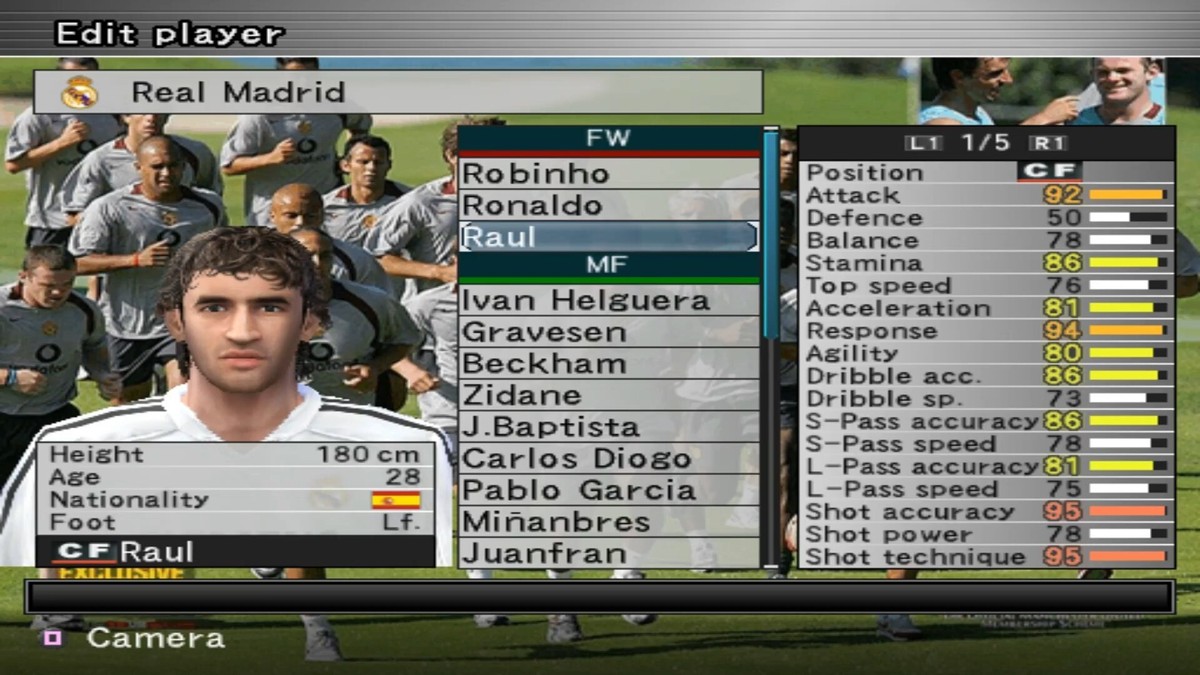The height and width of the screenshot is (675, 1200).
Task: Pick J.Baptista from the list
Action: pos(608,427)
